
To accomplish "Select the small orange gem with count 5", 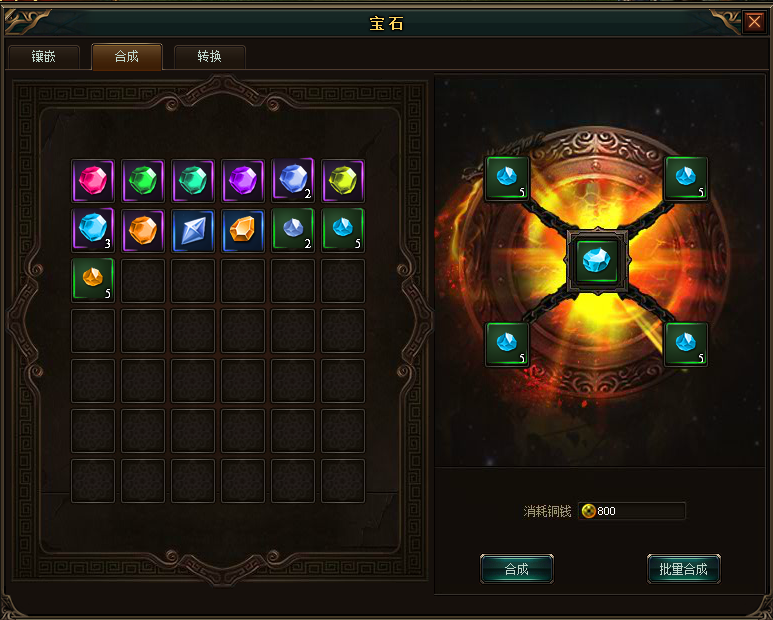I will pyautogui.click(x=93, y=279).
